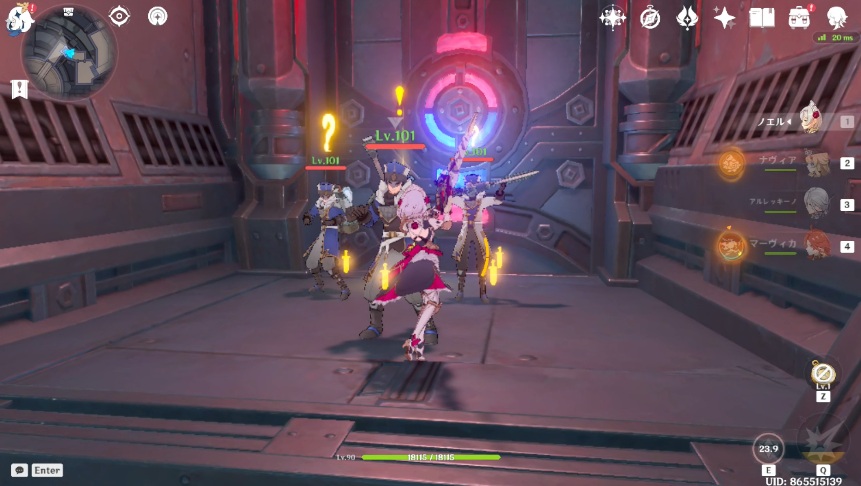Toggle the elemental sight eye icon
The width and height of the screenshot is (861, 486).
[x=120, y=16]
